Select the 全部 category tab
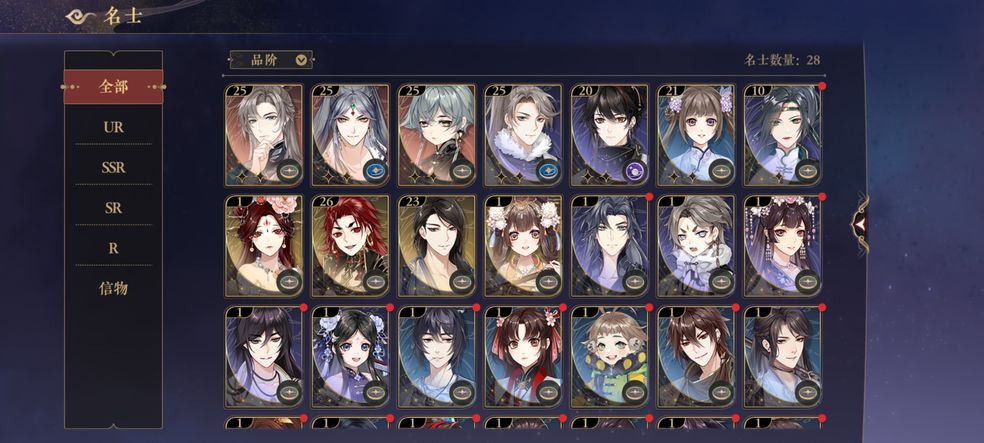Viewport: 984px width, 443px height. [x=113, y=87]
